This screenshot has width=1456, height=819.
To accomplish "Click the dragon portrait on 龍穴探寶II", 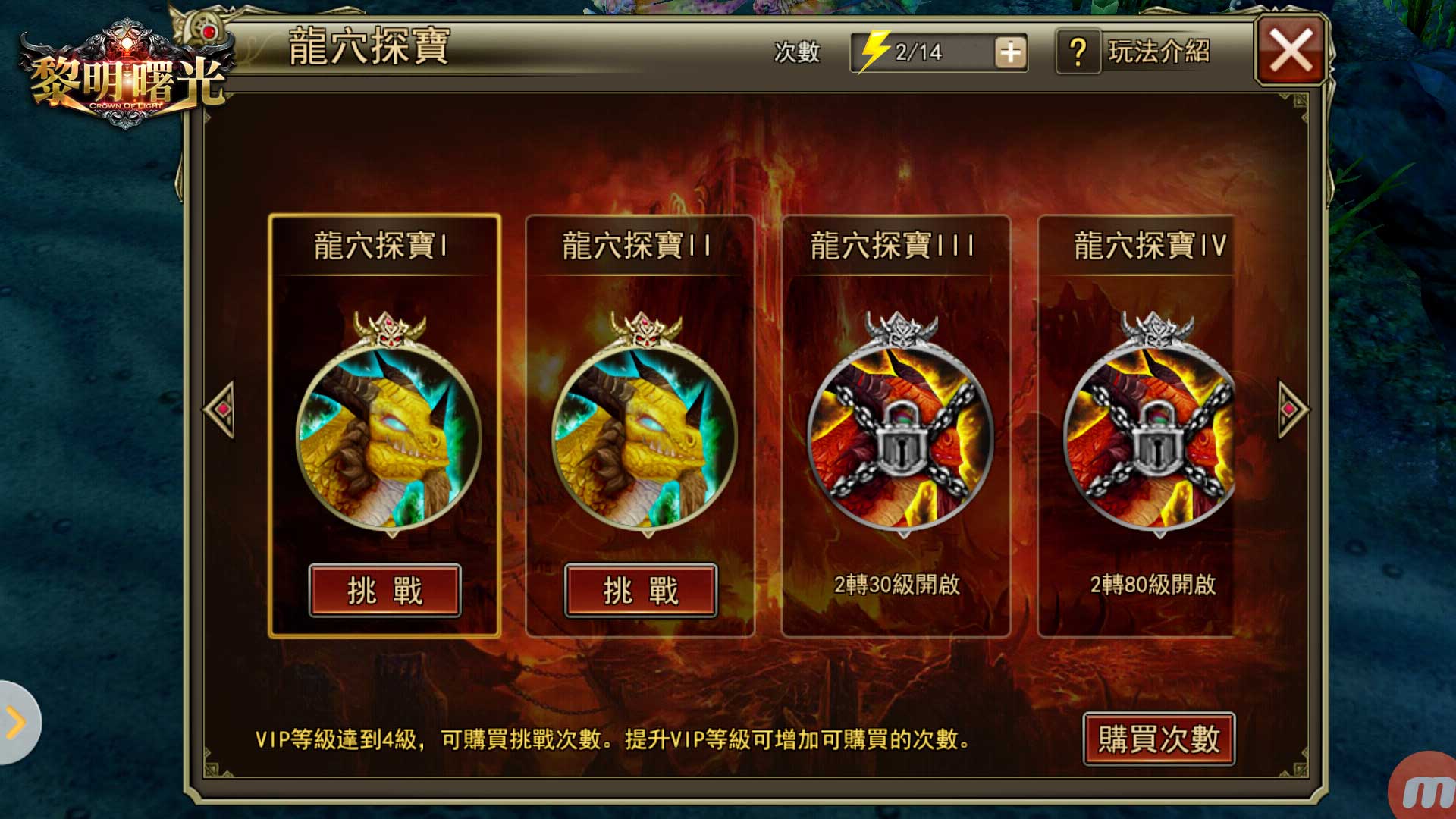I will tap(641, 440).
